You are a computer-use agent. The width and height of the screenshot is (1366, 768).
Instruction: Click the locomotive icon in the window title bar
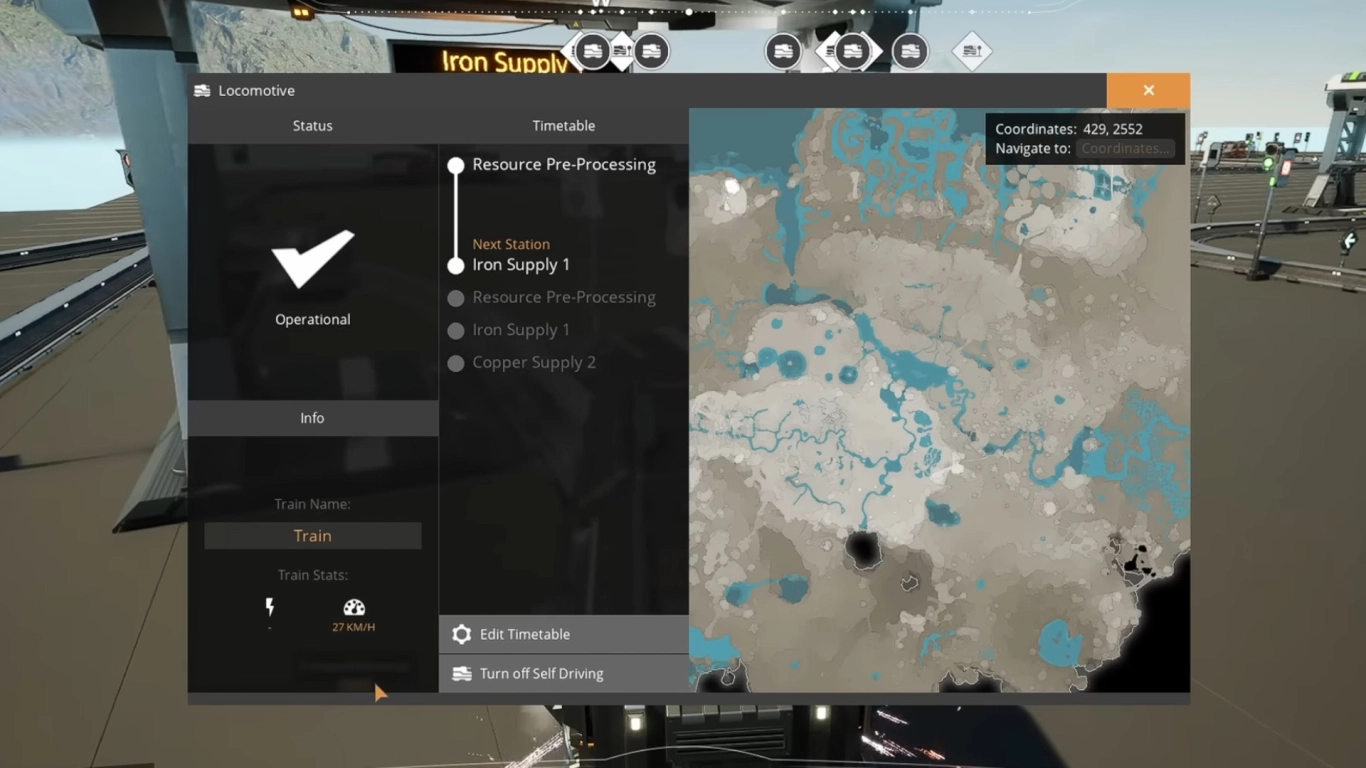[203, 90]
